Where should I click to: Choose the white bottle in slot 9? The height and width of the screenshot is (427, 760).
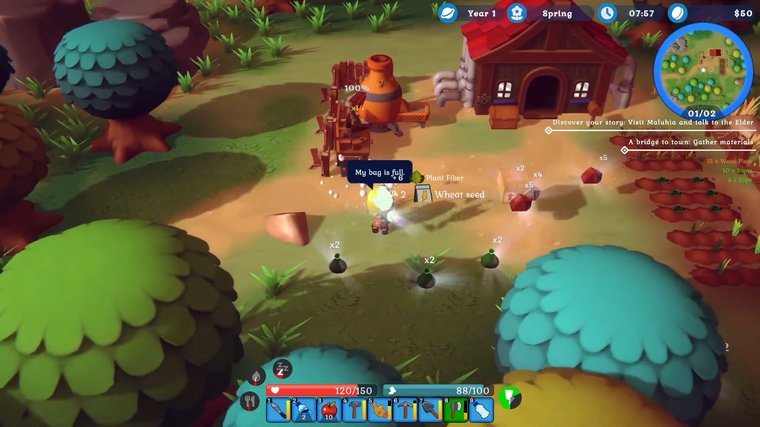click(482, 409)
